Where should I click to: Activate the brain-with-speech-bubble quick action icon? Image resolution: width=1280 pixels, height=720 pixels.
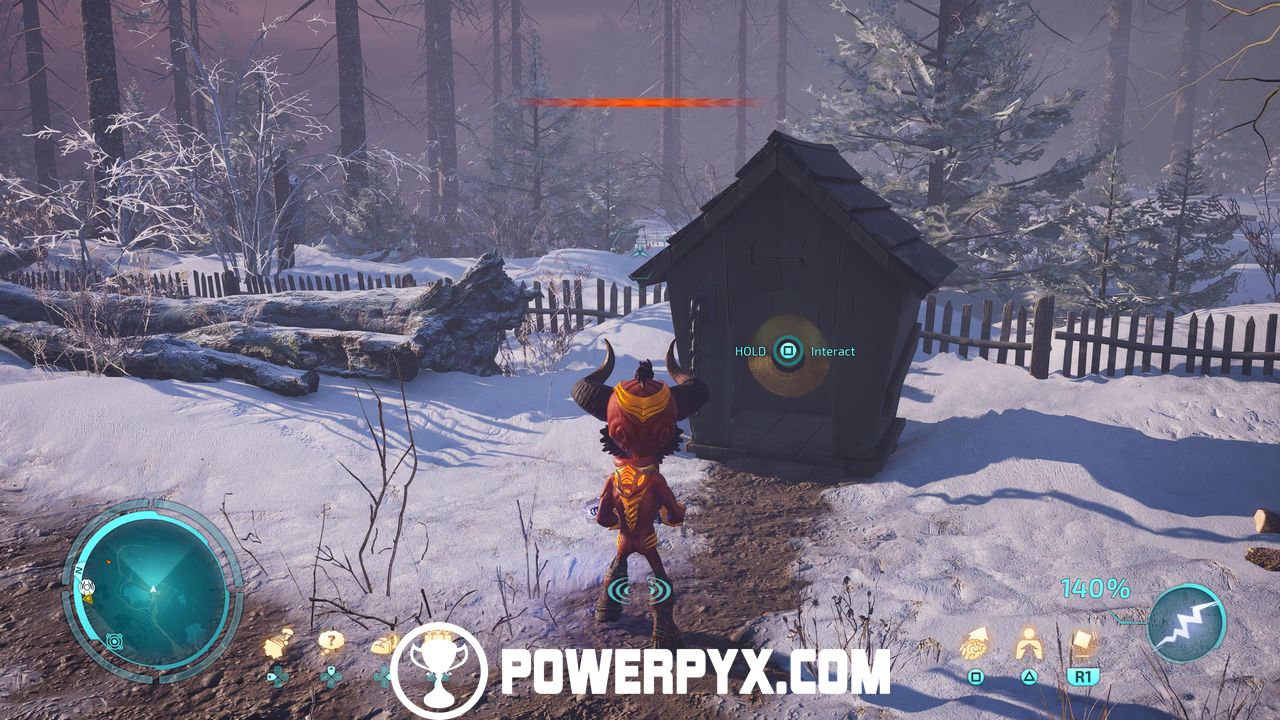tap(278, 644)
